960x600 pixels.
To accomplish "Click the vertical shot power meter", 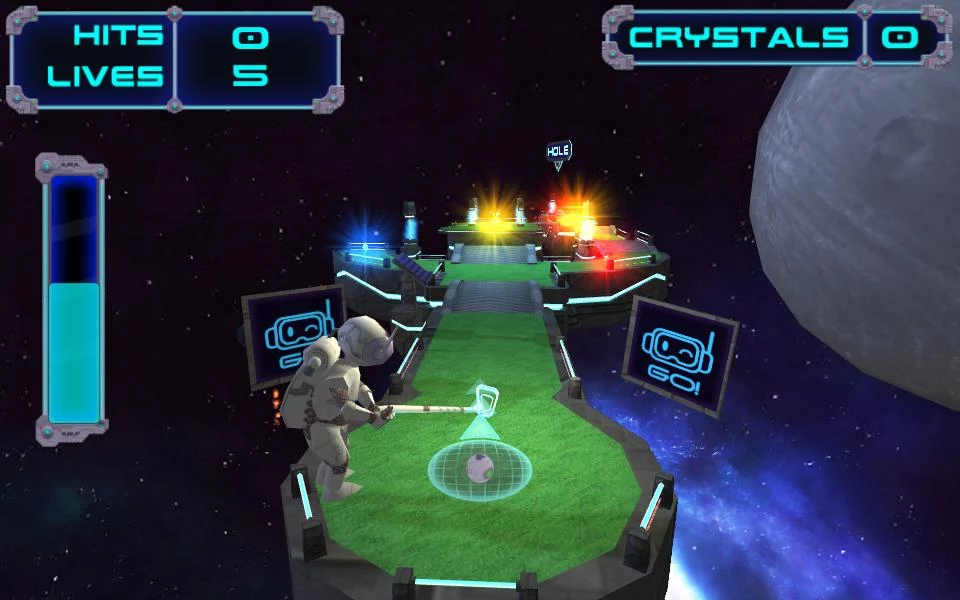I will 73,298.
